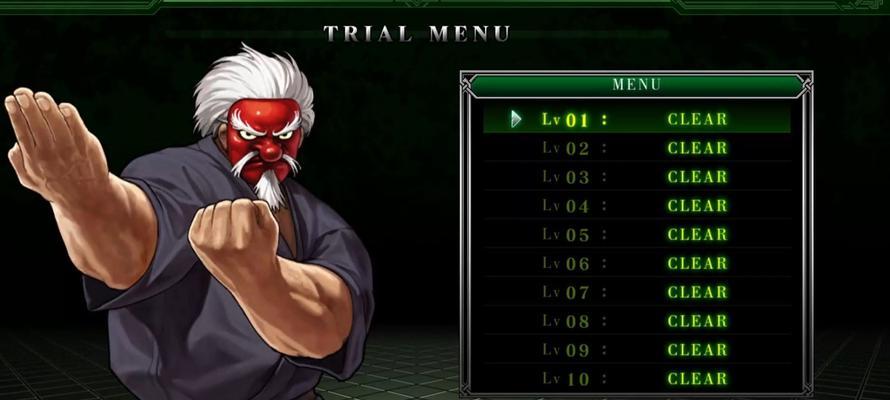Screen dimensions: 890x400
Task: Select the Lv 08 trial entry
Action: [x=636, y=322]
